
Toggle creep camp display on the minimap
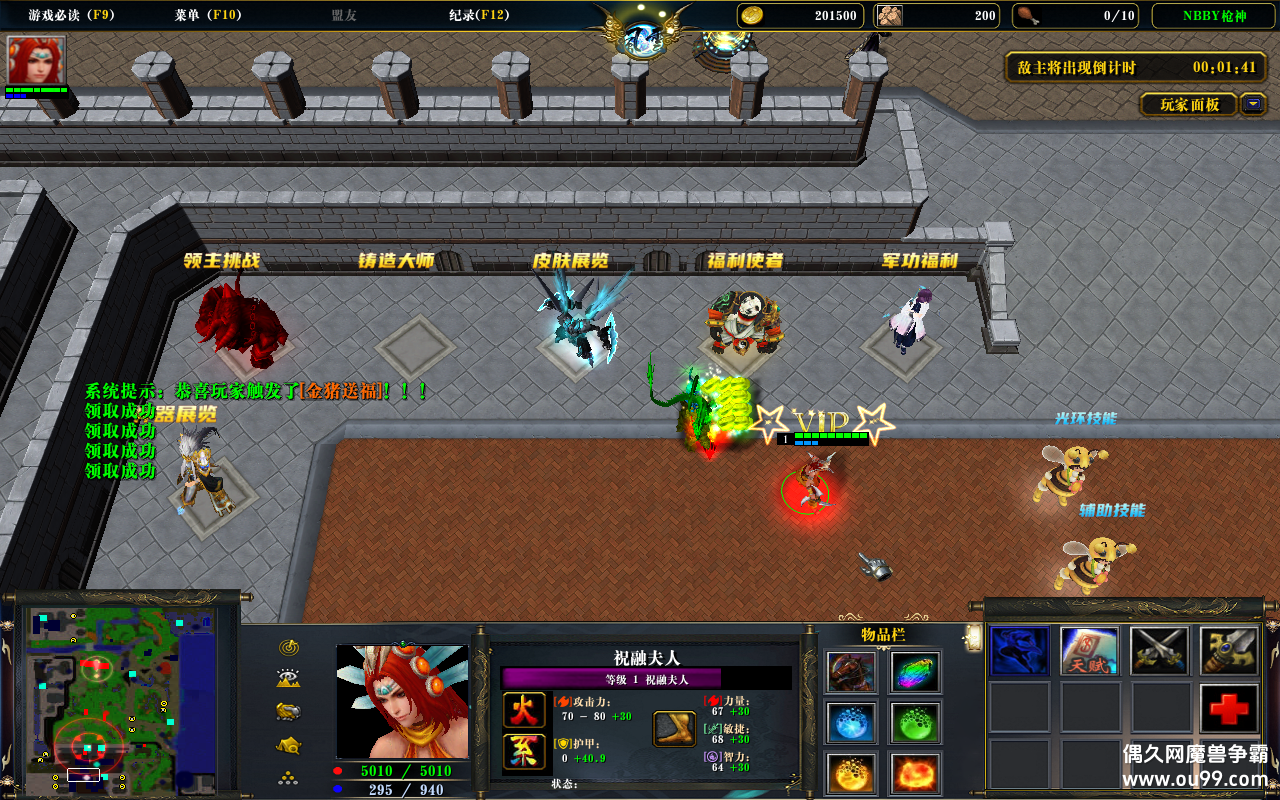(x=290, y=744)
